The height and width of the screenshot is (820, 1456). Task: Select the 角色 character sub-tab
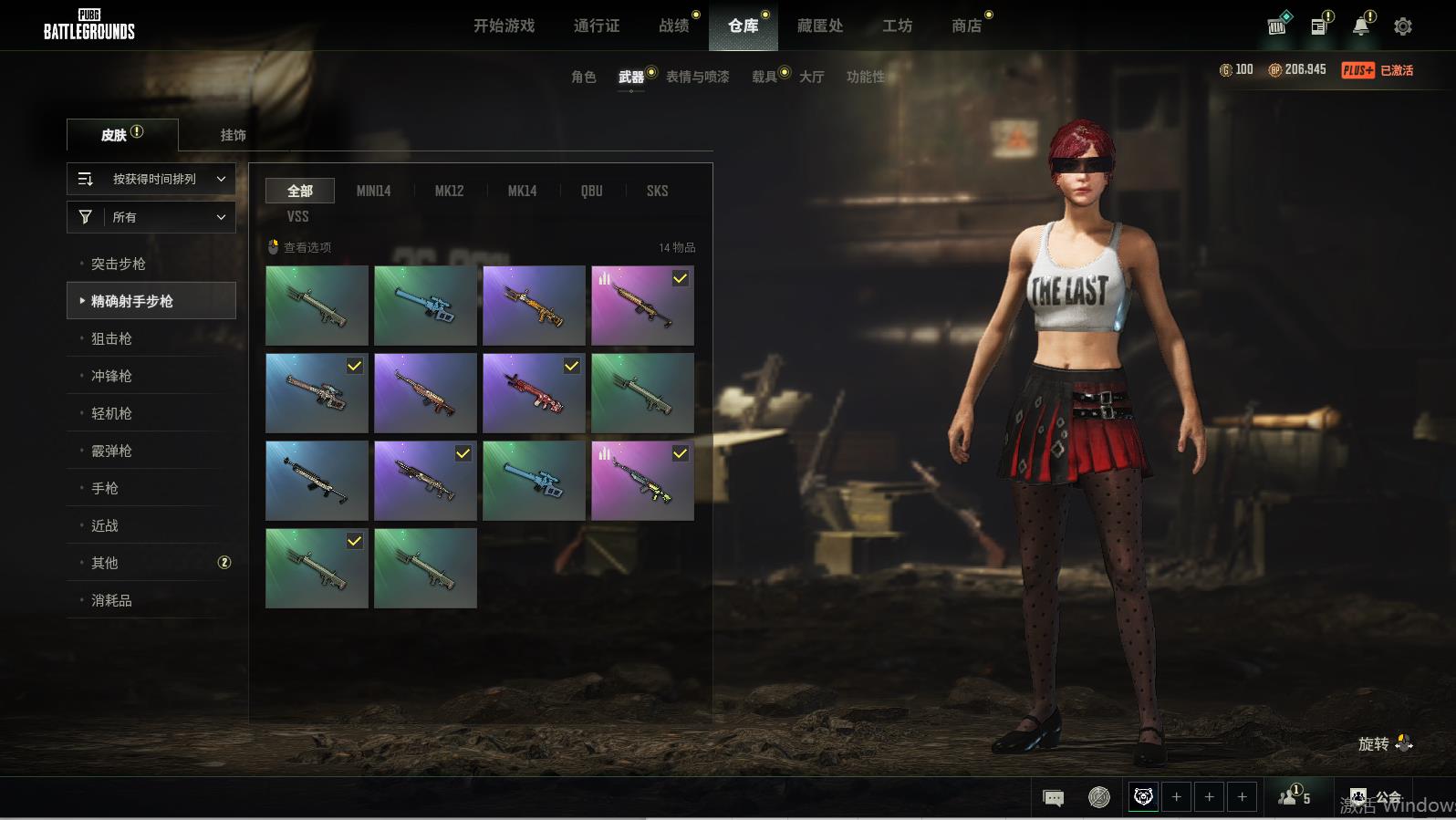click(x=584, y=77)
